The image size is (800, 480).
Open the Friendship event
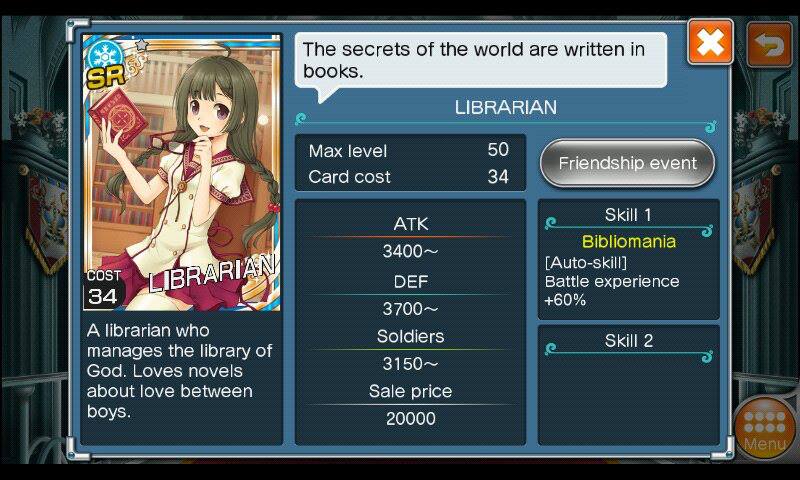[x=627, y=163]
